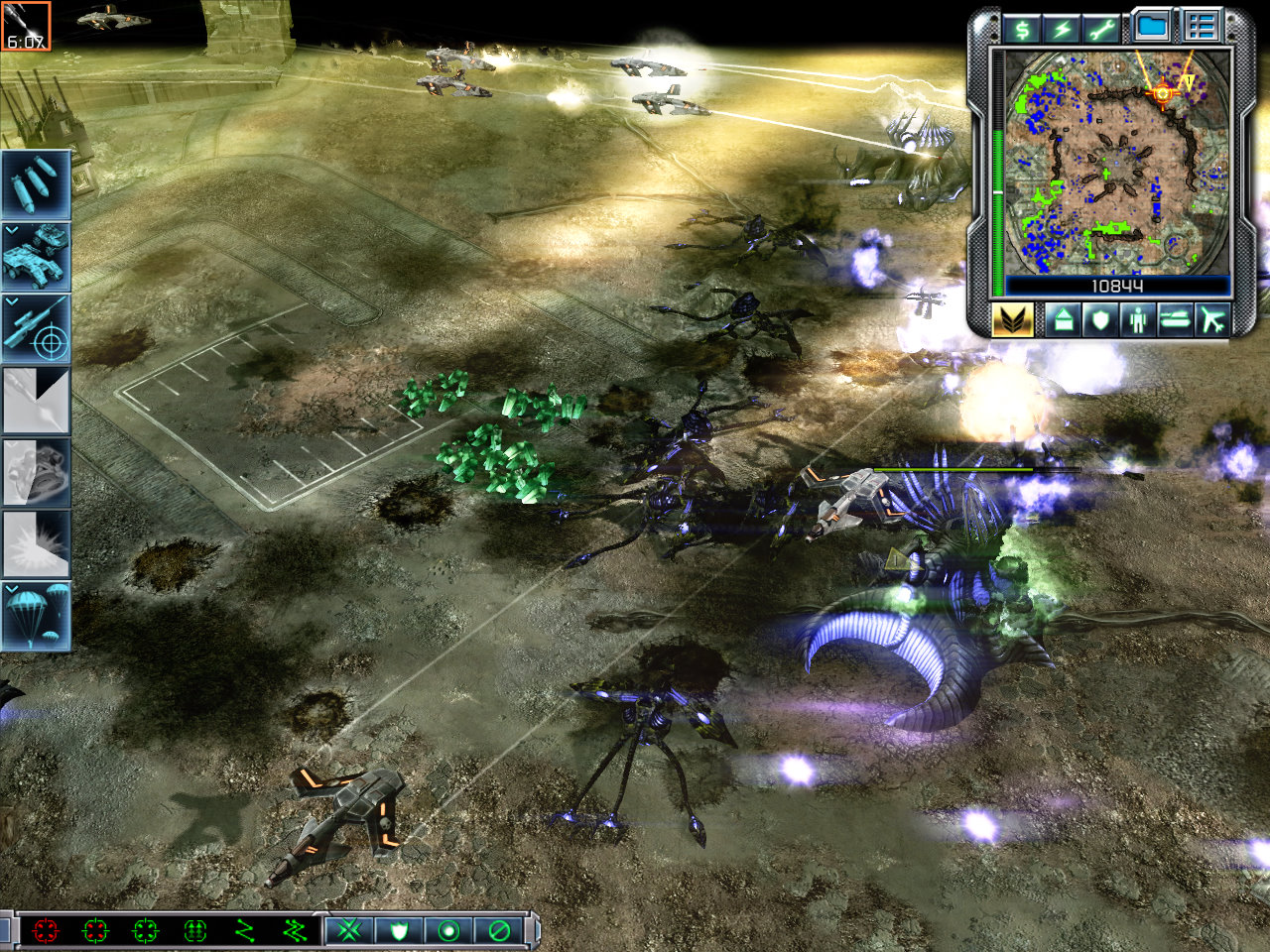Open the infantry production tab
Screen dimensions: 1270x952
[x=1137, y=320]
